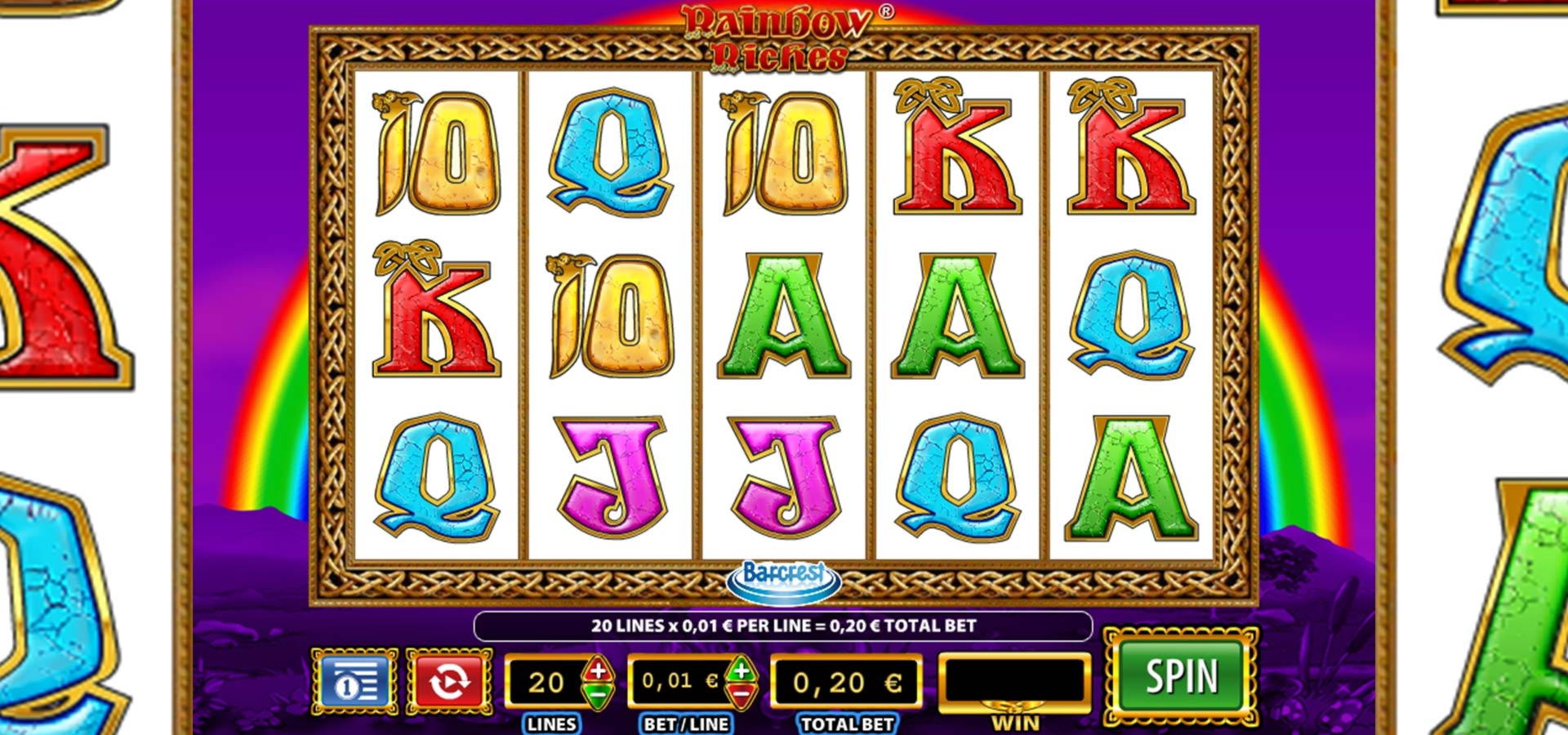Screen dimensions: 1568x735
Task: Activate the autoplay icon
Action: coord(450,680)
